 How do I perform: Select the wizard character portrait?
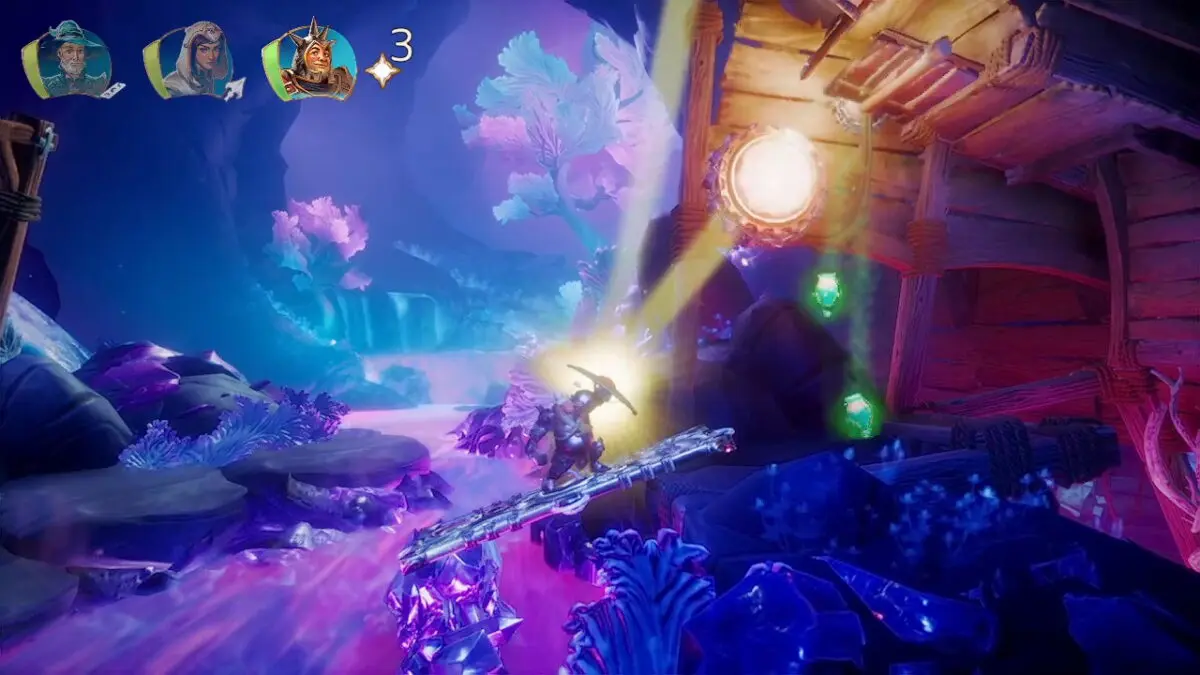click(x=69, y=61)
